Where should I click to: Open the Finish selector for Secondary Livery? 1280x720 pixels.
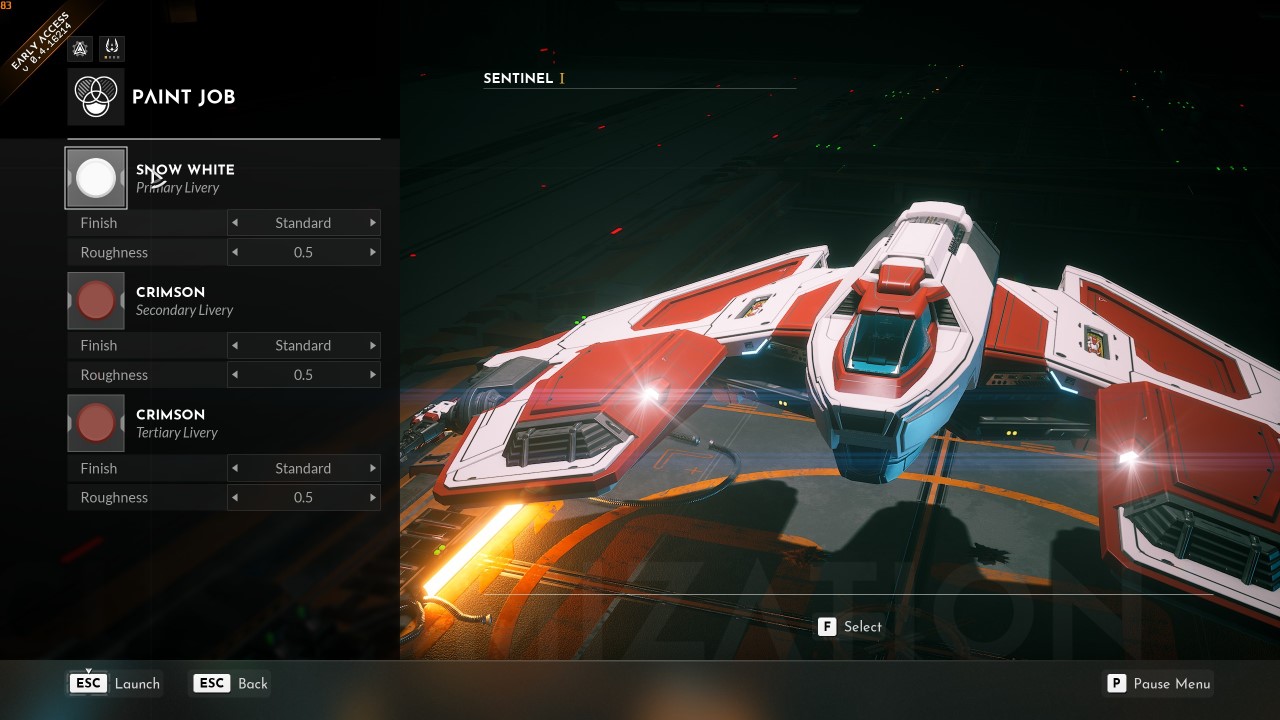303,345
